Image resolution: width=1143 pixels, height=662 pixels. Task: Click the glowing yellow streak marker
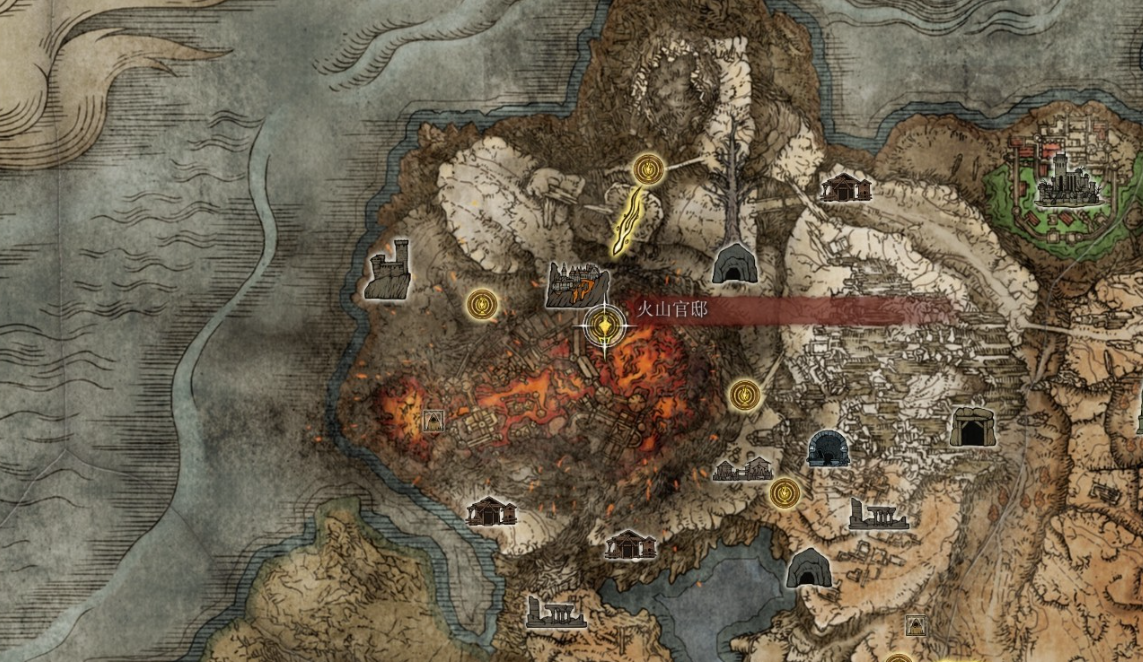[x=629, y=217]
